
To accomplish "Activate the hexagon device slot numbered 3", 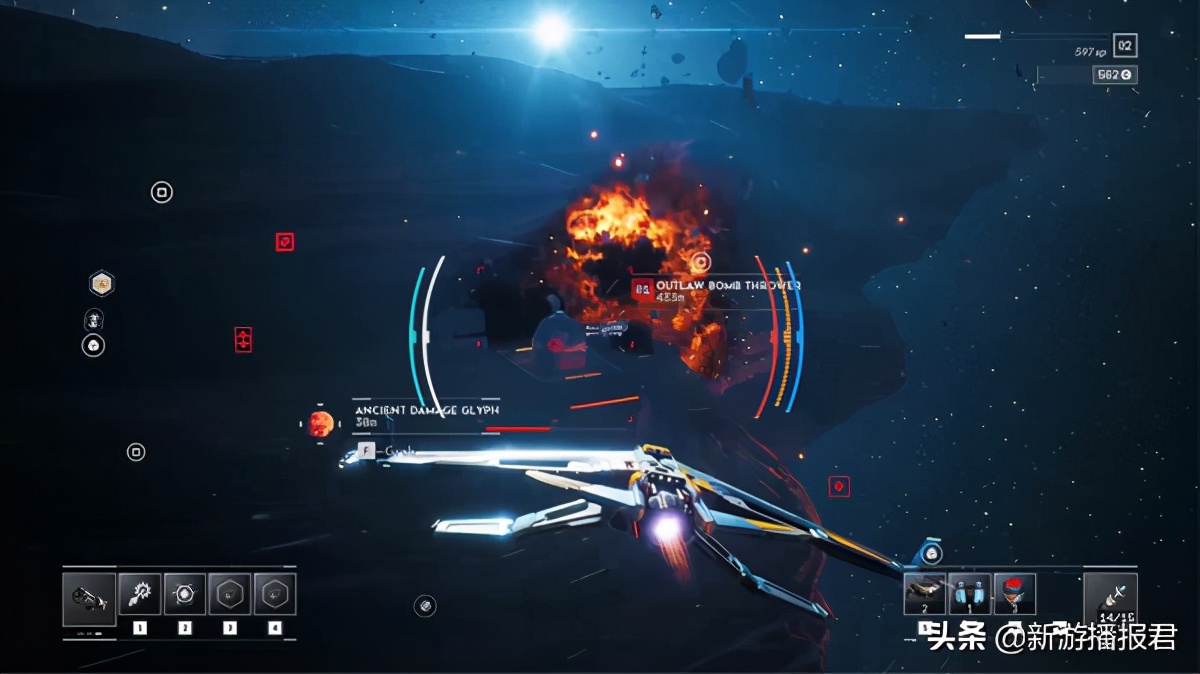I will (x=230, y=594).
